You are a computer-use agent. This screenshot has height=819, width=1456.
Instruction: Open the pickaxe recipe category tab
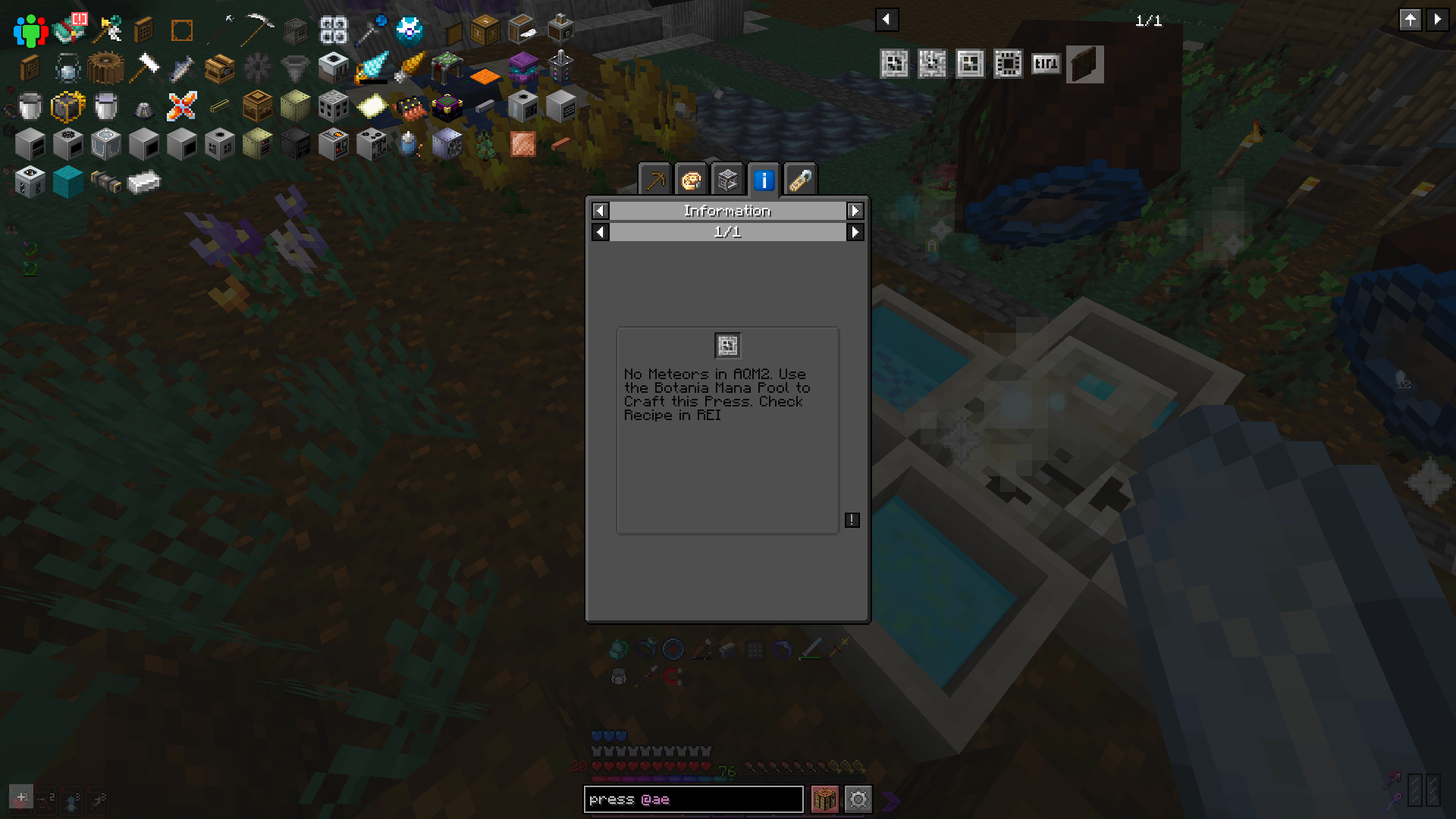click(655, 180)
